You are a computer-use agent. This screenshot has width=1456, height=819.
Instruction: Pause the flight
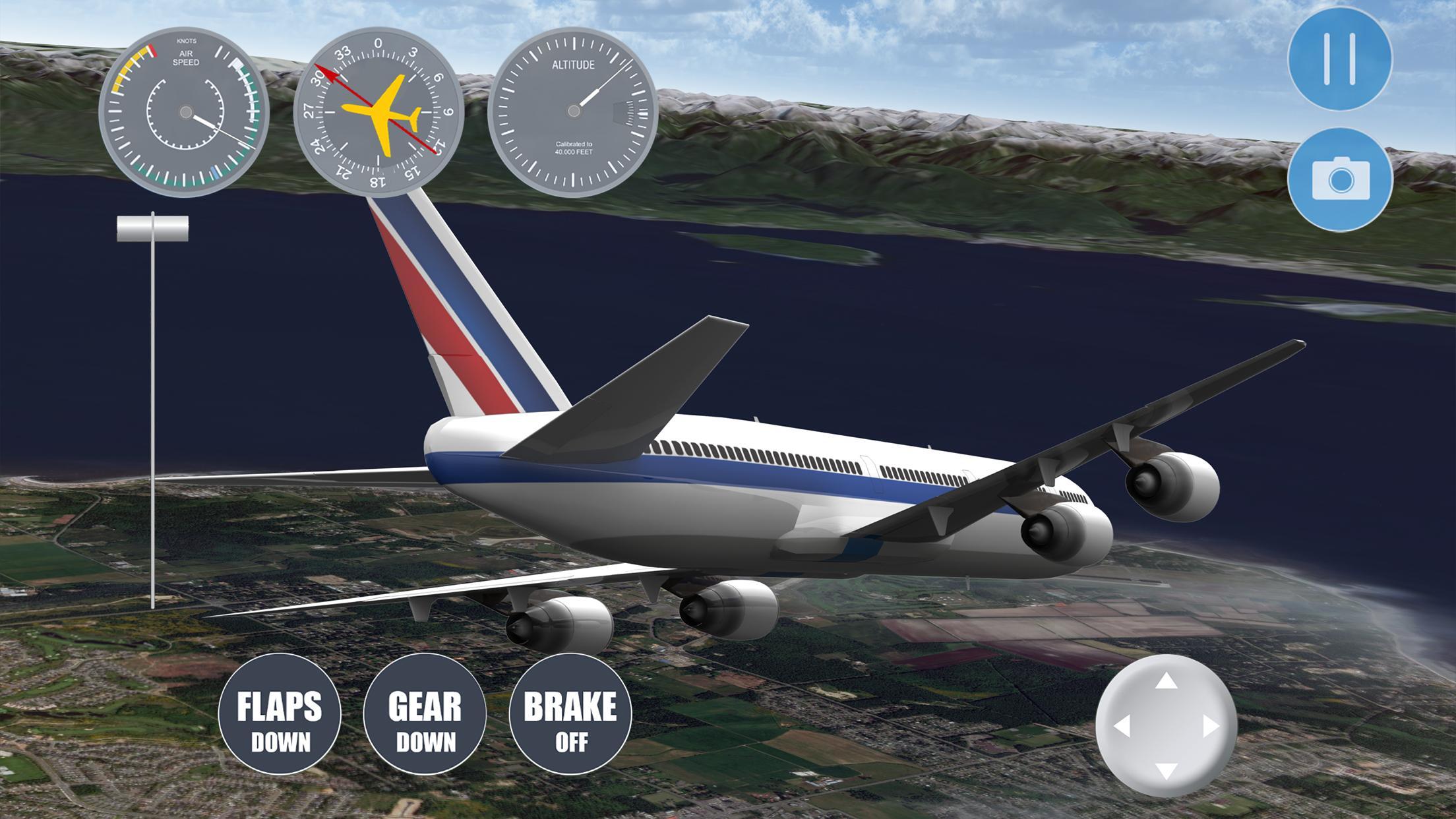tap(1339, 59)
